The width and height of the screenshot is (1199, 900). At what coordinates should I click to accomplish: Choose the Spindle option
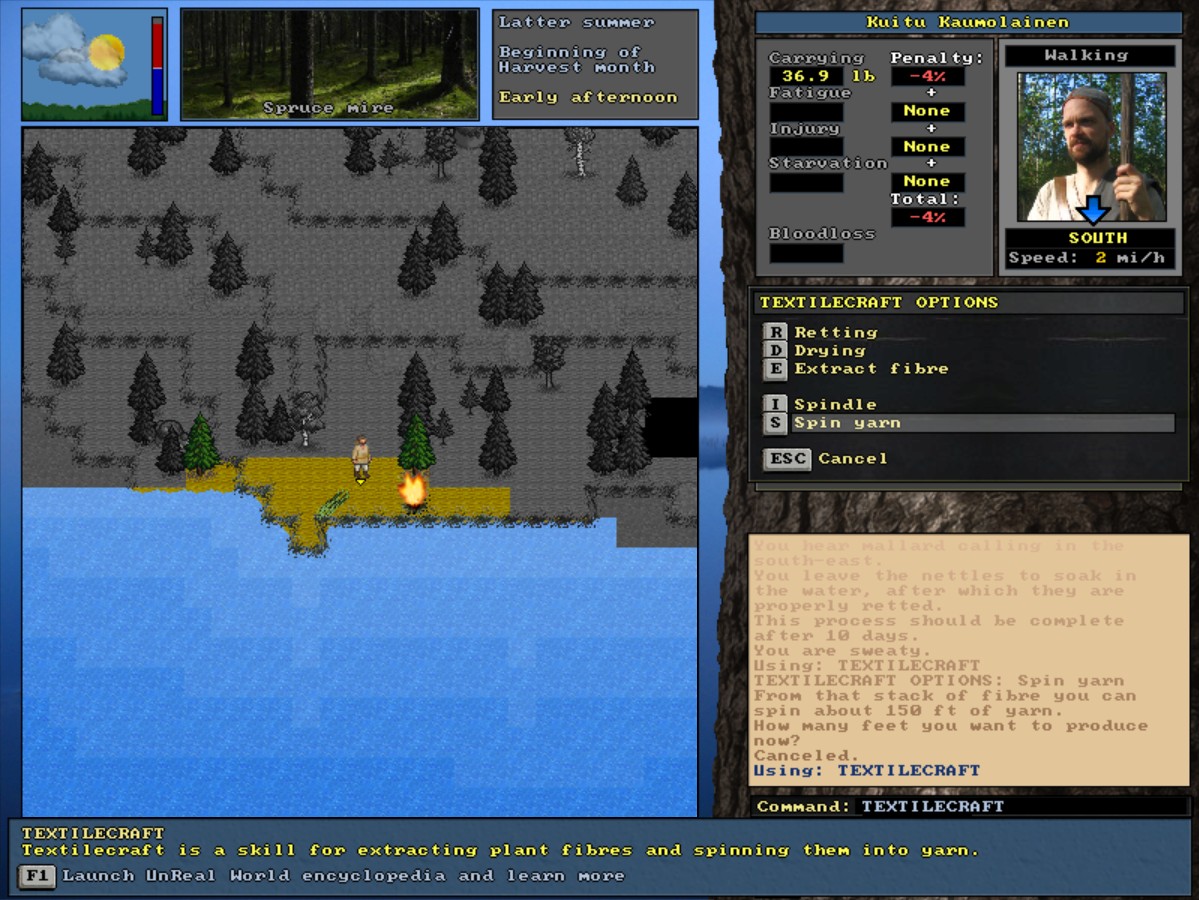pyautogui.click(x=834, y=404)
